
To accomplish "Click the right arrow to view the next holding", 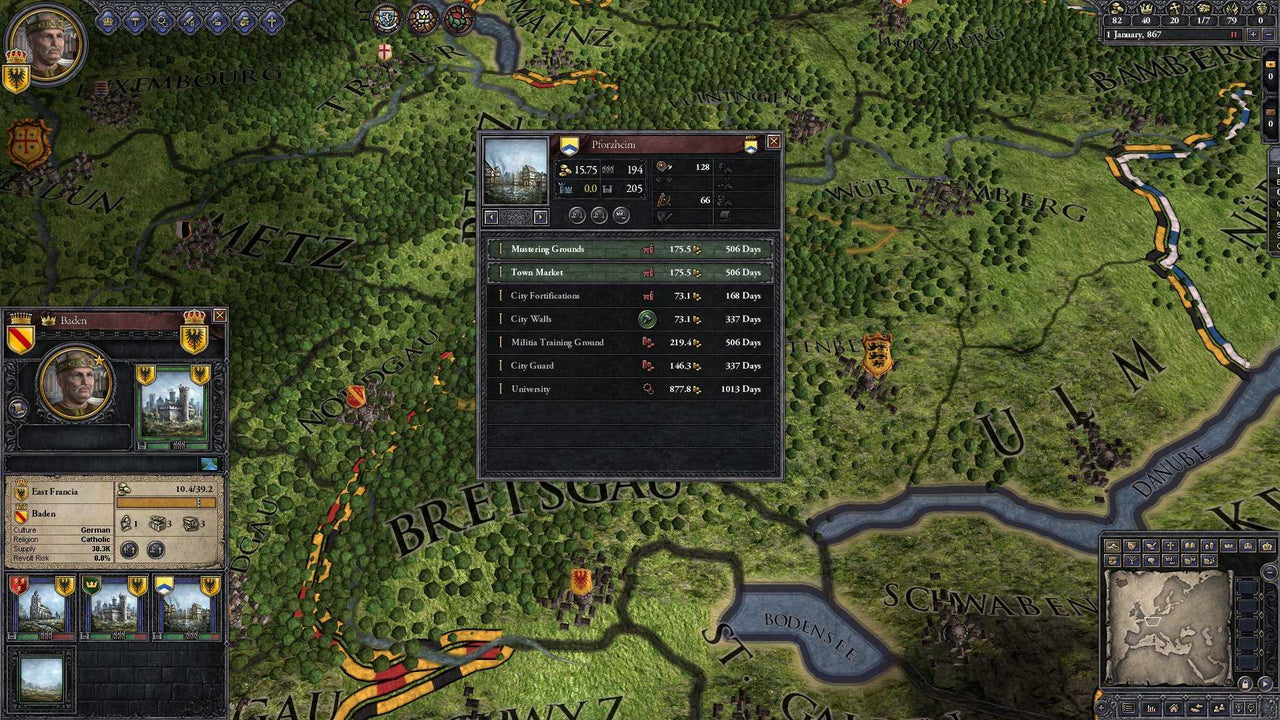I will tap(540, 216).
